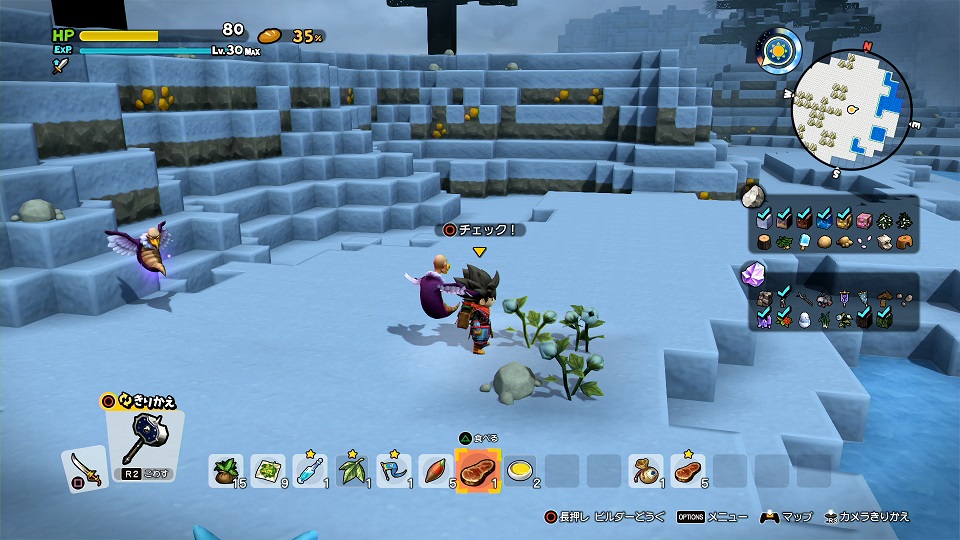Choose the seed bag hotbar slot
Image resolution: width=960 pixels, height=540 pixels.
coord(226,470)
